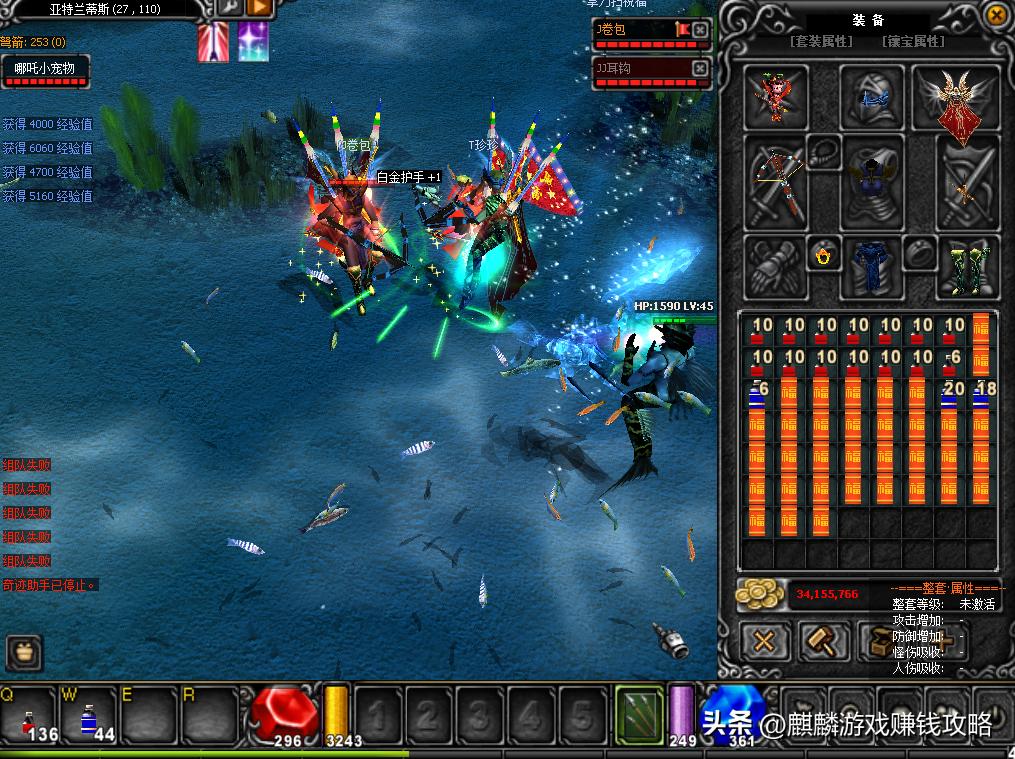The image size is (1015, 759).
Task: Open the 套装属性 set attributes tab
Action: pos(821,42)
